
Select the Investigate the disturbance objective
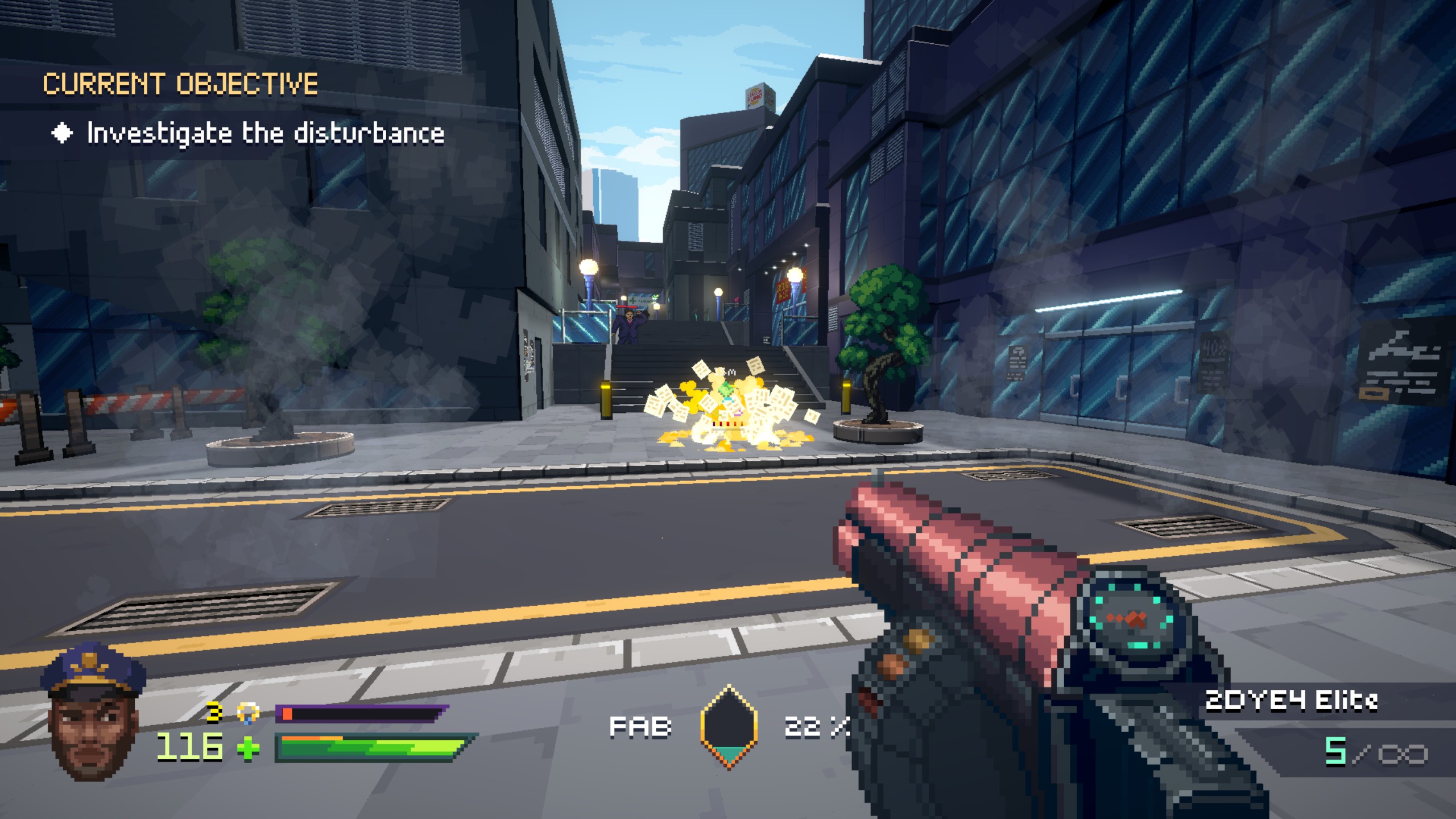265,134
